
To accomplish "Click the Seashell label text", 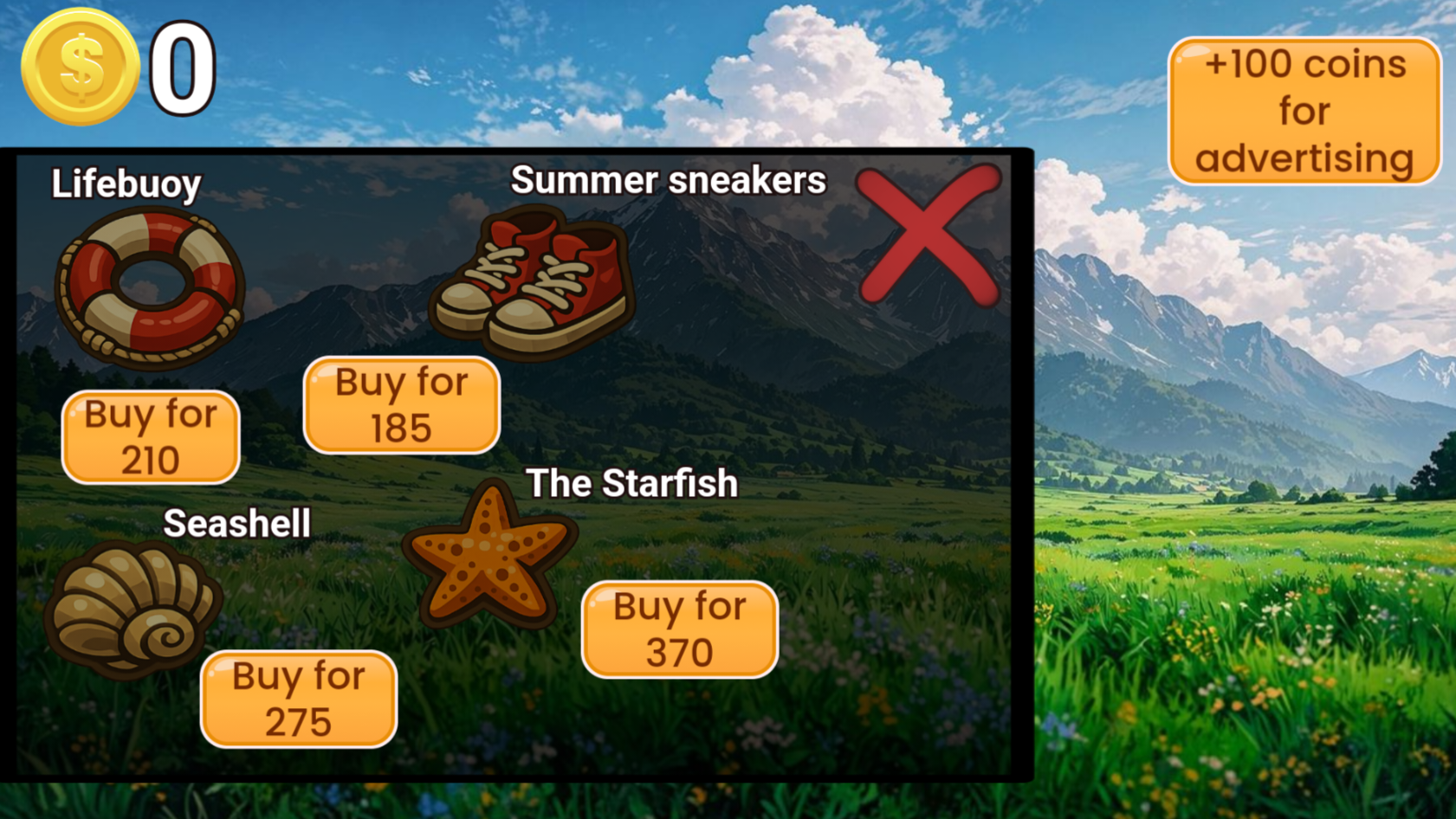I will pyautogui.click(x=237, y=522).
